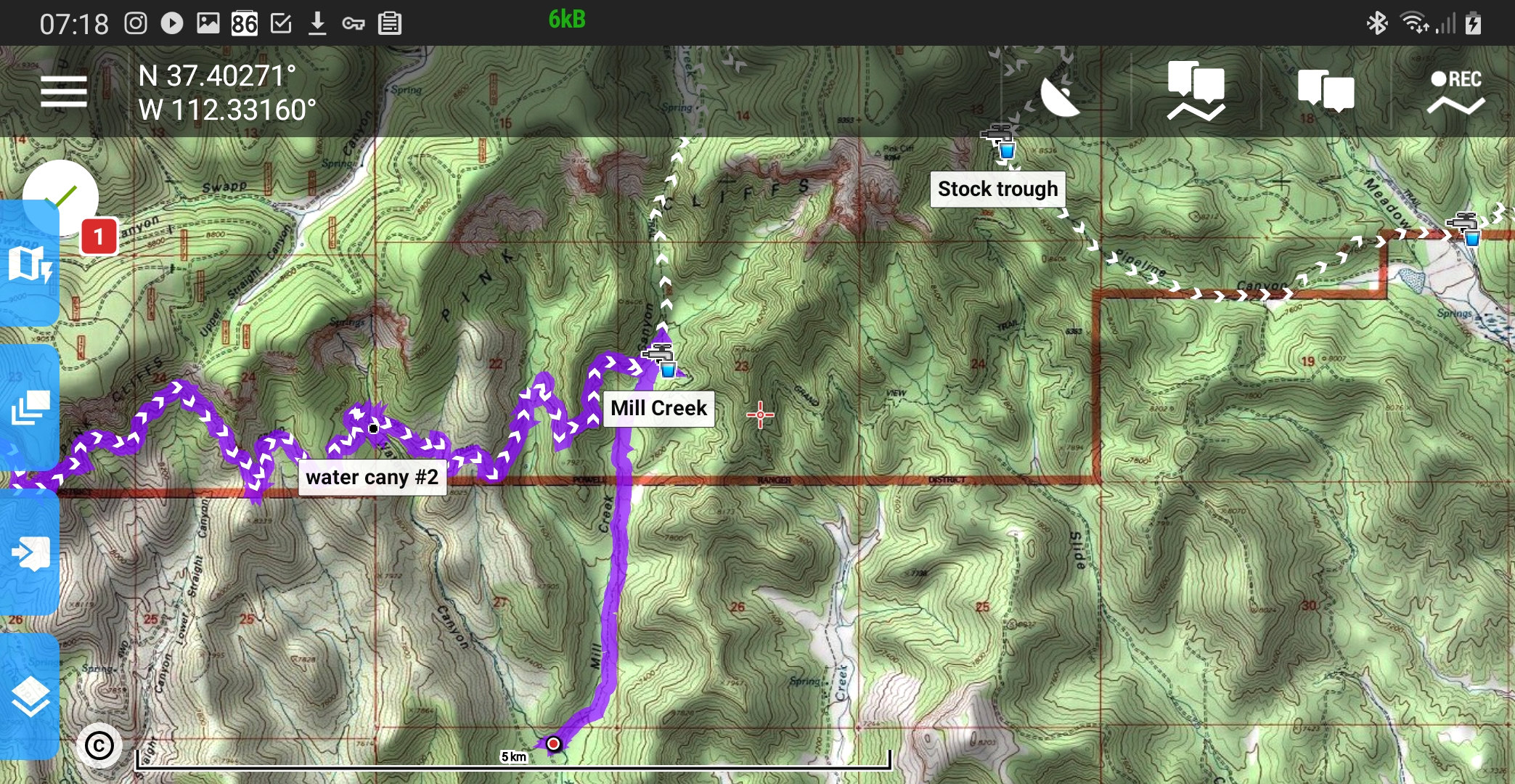Open the speech bubbles with track line icon
This screenshot has width=1515, height=784.
point(1196,91)
